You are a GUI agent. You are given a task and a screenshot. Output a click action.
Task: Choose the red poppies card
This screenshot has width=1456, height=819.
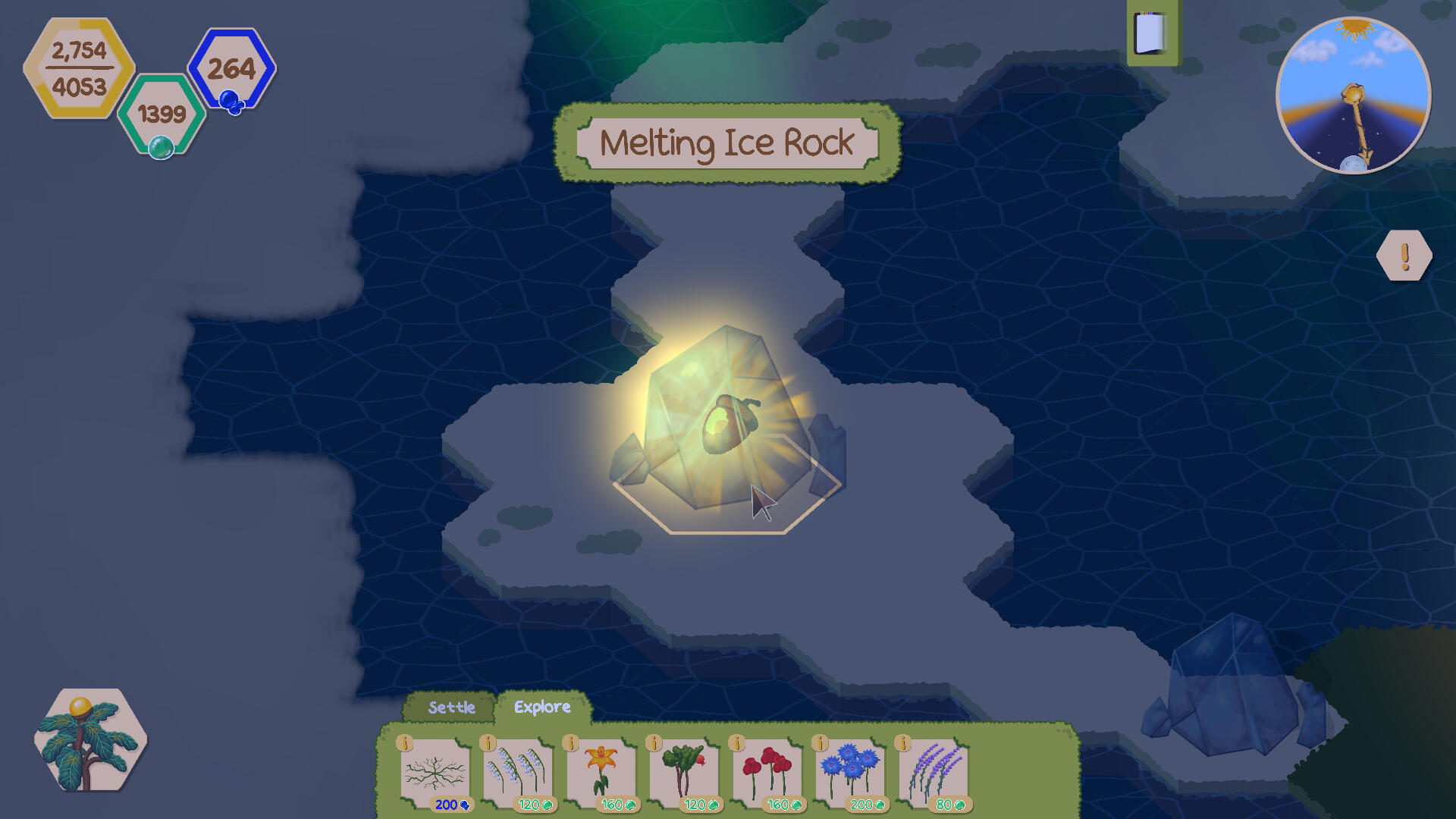767,773
